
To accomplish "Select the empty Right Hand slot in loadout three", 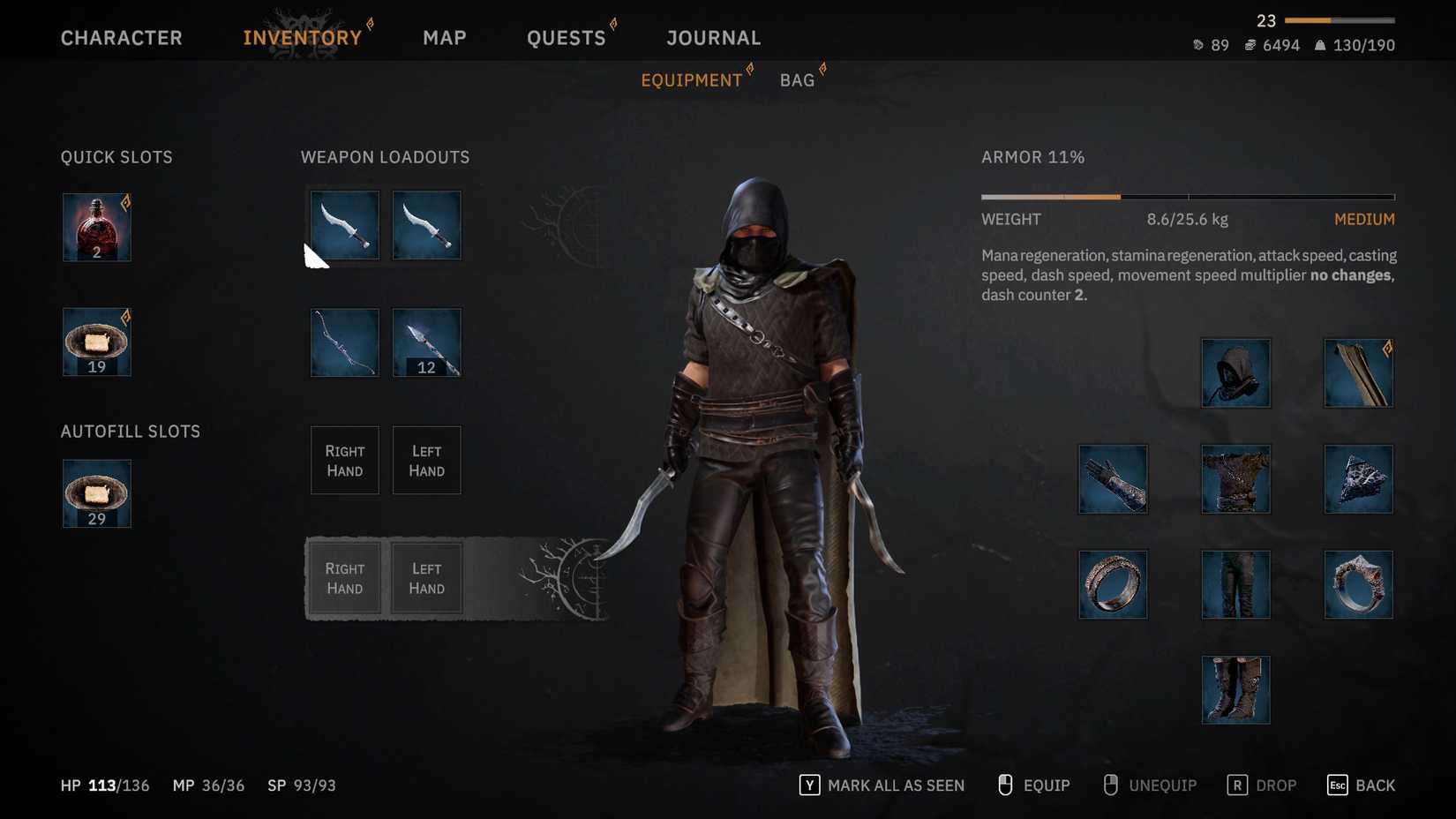I will [344, 460].
